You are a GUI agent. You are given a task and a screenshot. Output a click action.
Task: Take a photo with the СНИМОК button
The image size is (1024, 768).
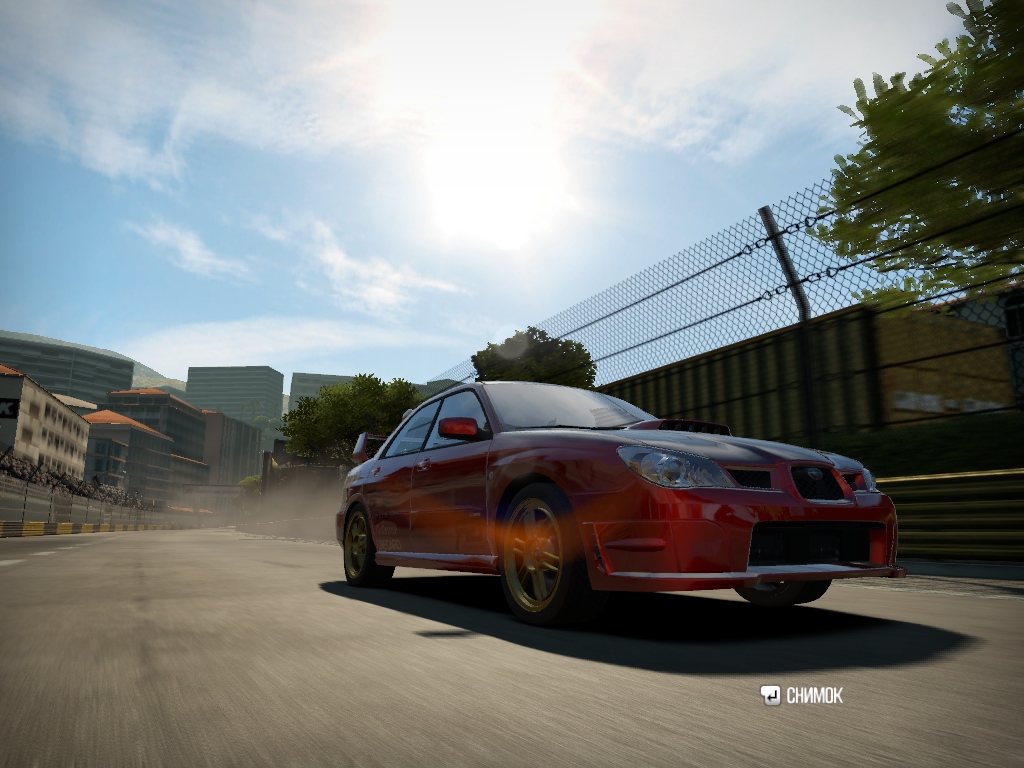pos(802,695)
